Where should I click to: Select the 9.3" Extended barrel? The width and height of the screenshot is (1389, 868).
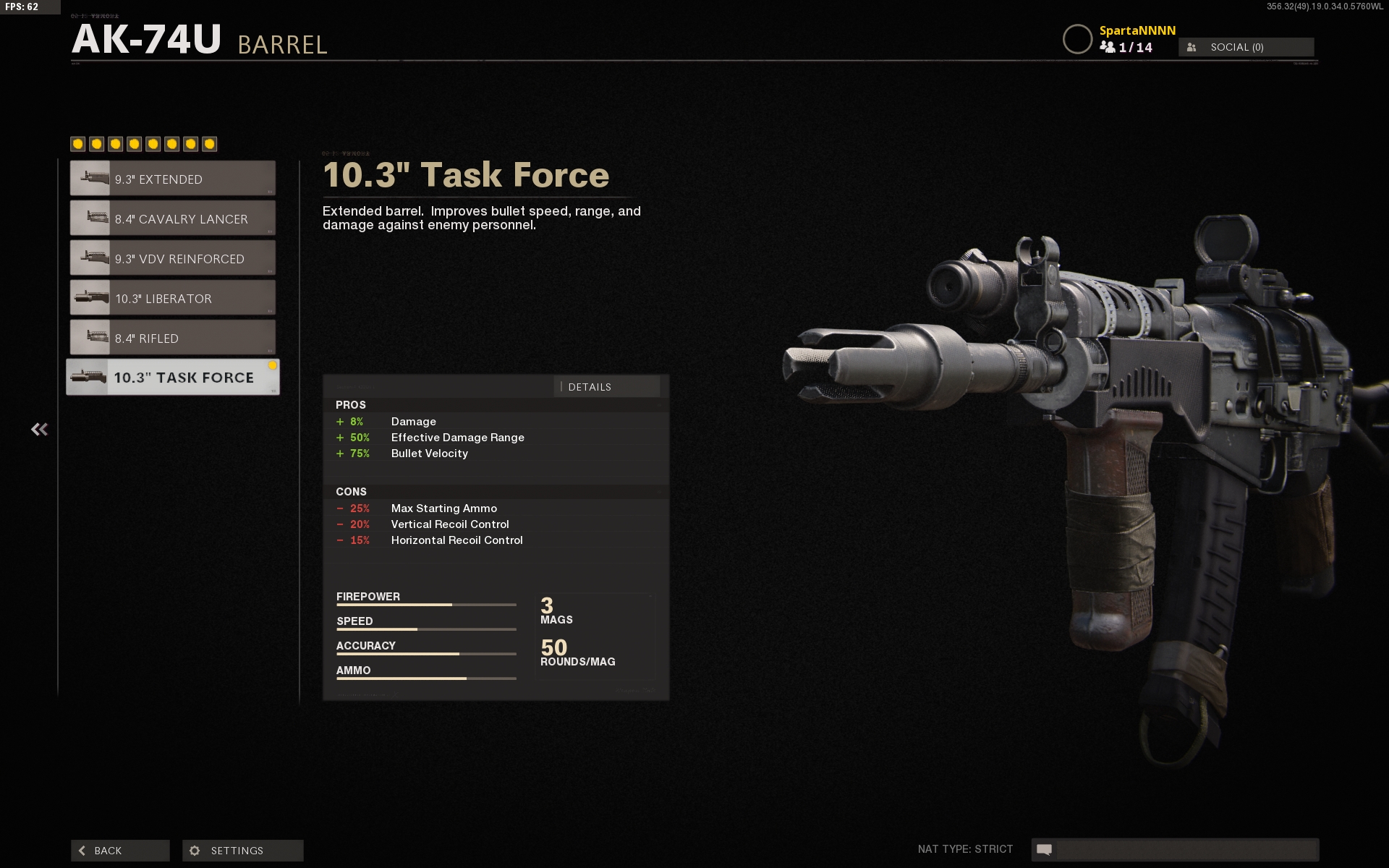click(x=172, y=179)
